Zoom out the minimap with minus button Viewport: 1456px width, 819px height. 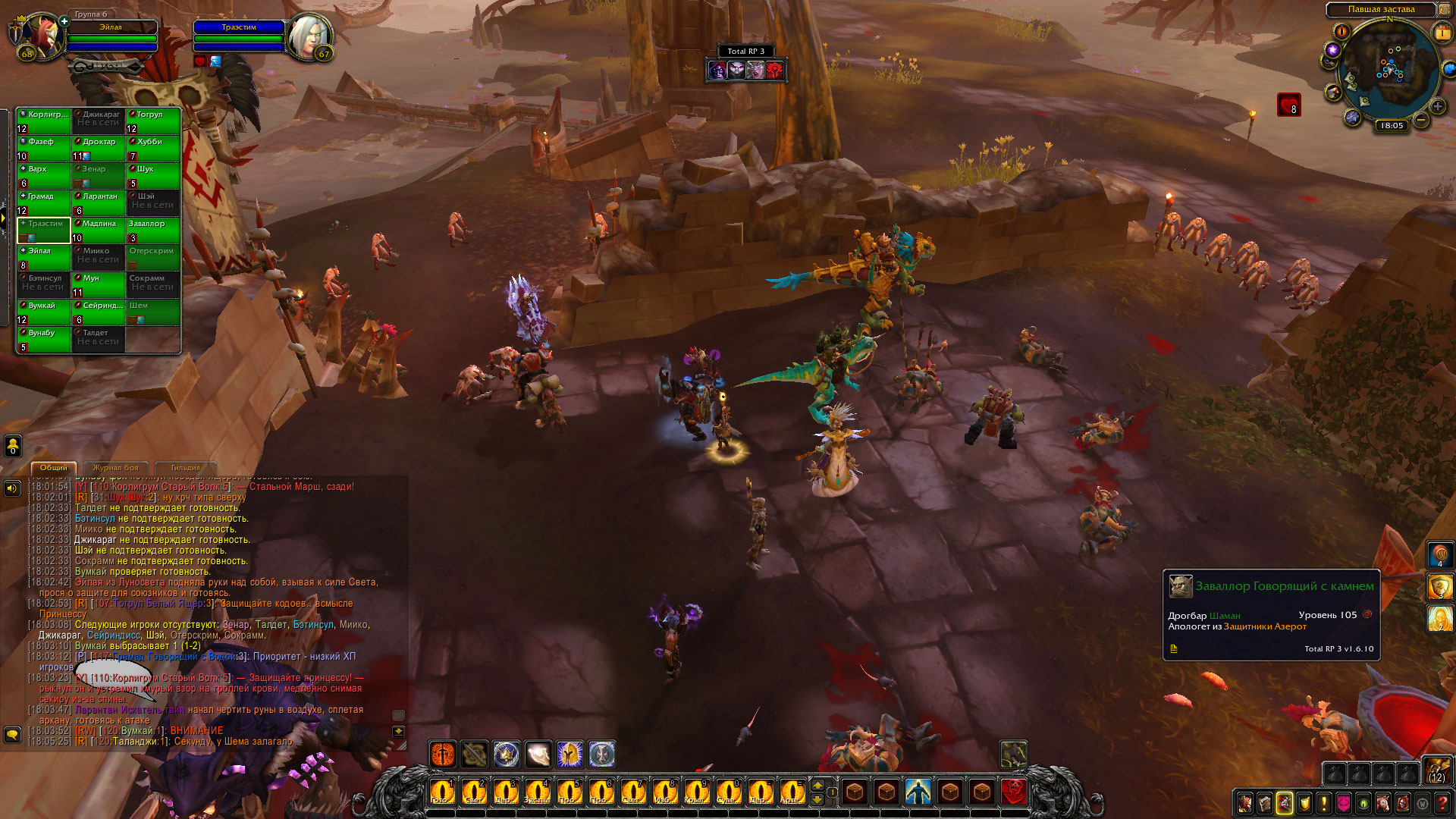click(x=1421, y=120)
